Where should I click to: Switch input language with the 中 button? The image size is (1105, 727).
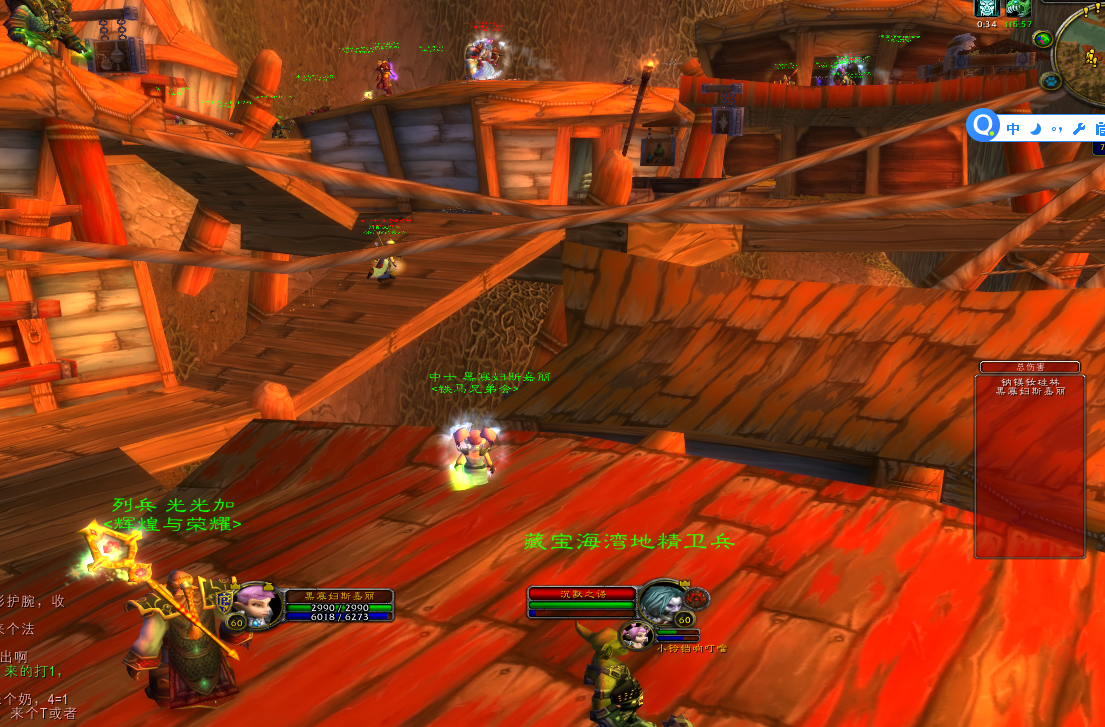point(1013,128)
